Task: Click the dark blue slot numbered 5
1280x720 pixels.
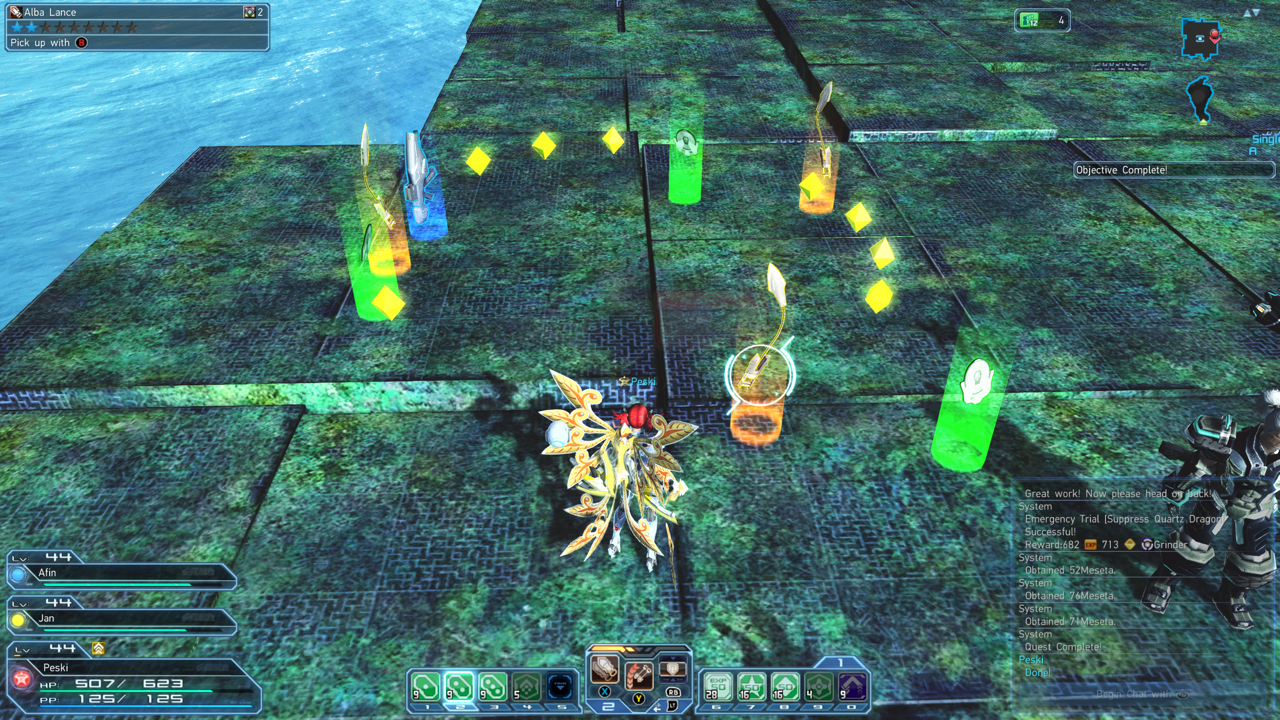Action: [559, 688]
